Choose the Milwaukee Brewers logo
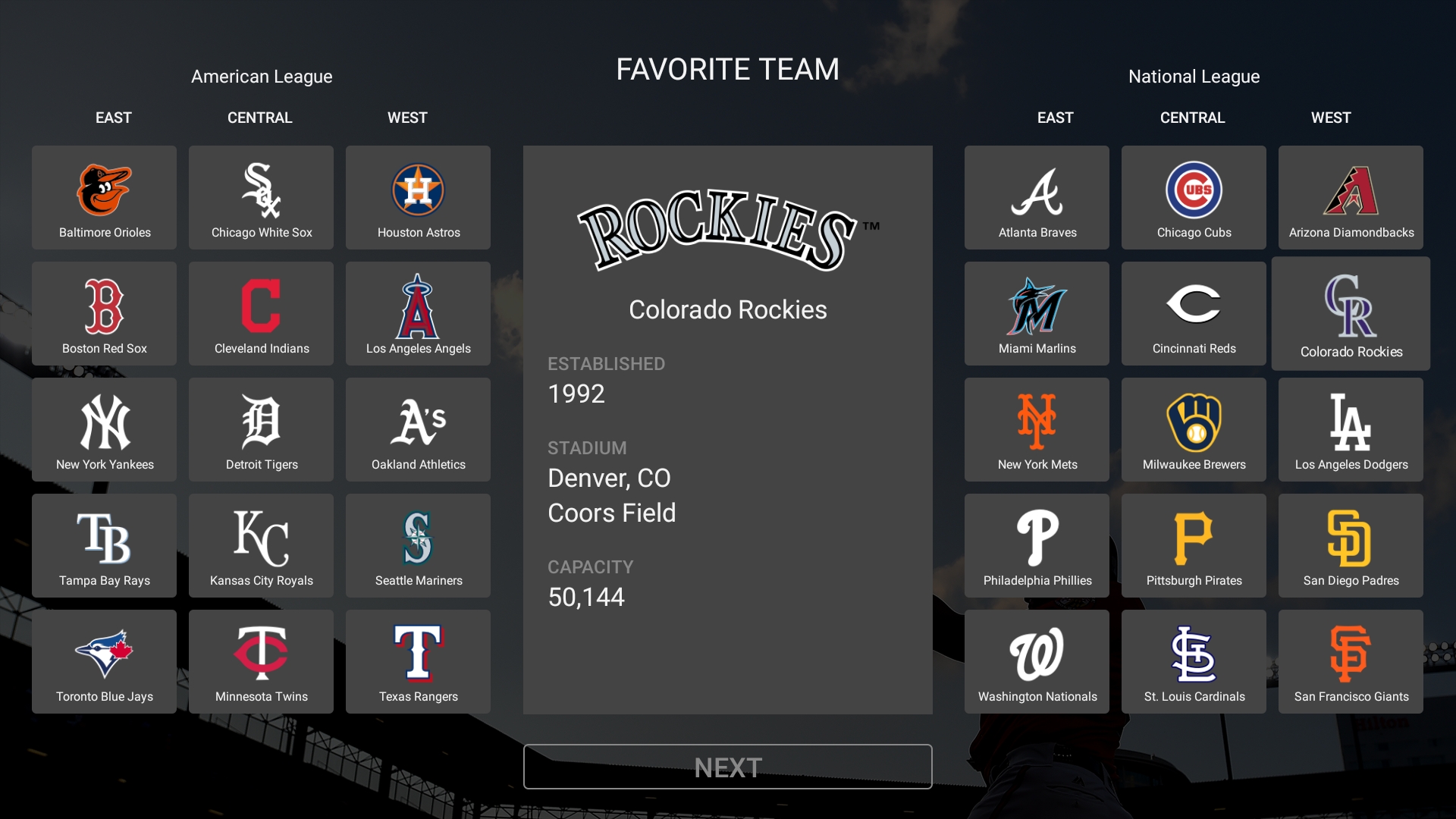 click(1194, 424)
